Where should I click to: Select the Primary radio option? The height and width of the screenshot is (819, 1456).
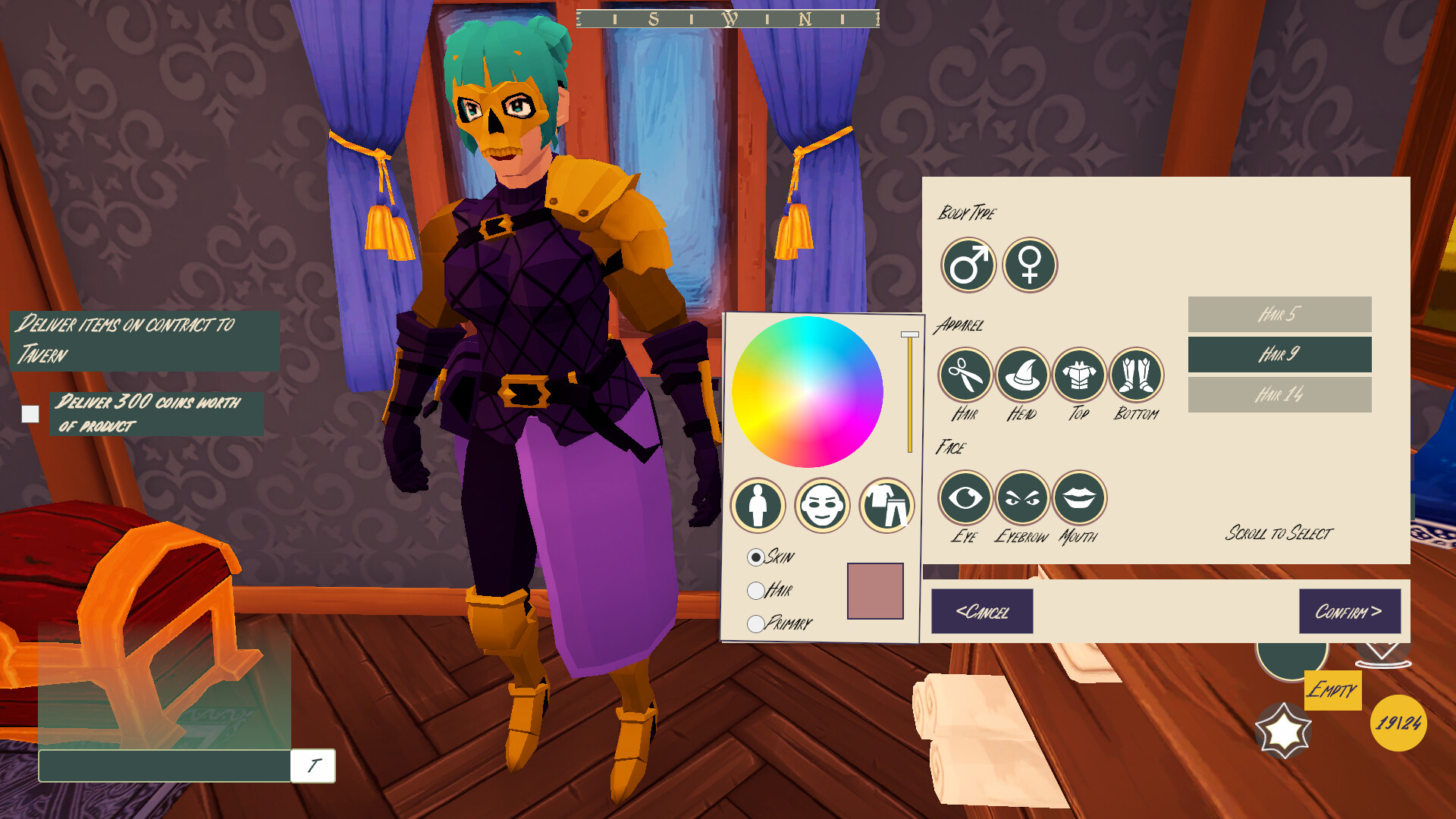click(x=756, y=623)
